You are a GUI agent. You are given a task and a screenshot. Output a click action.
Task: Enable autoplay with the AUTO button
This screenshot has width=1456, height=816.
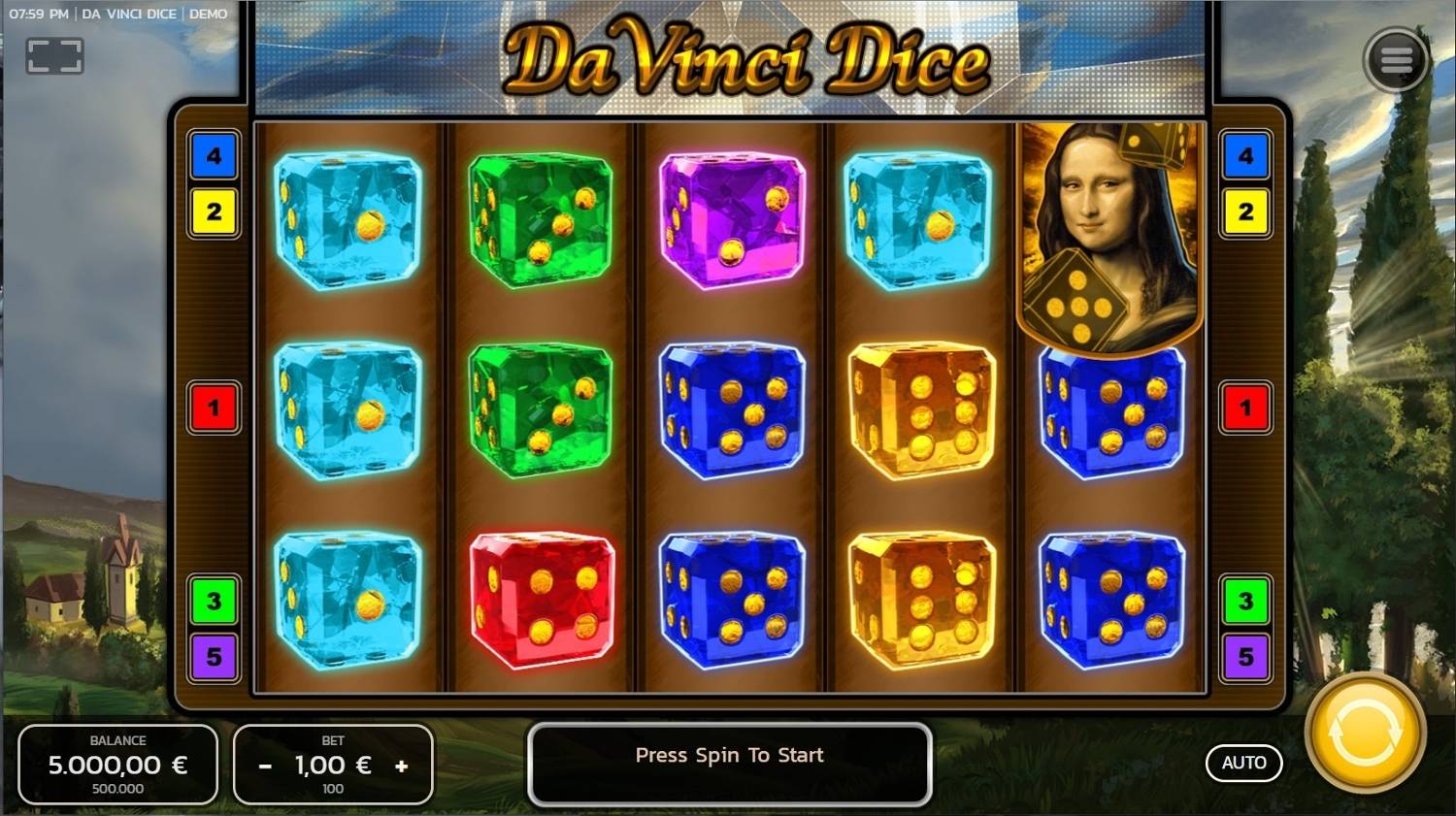click(1243, 763)
